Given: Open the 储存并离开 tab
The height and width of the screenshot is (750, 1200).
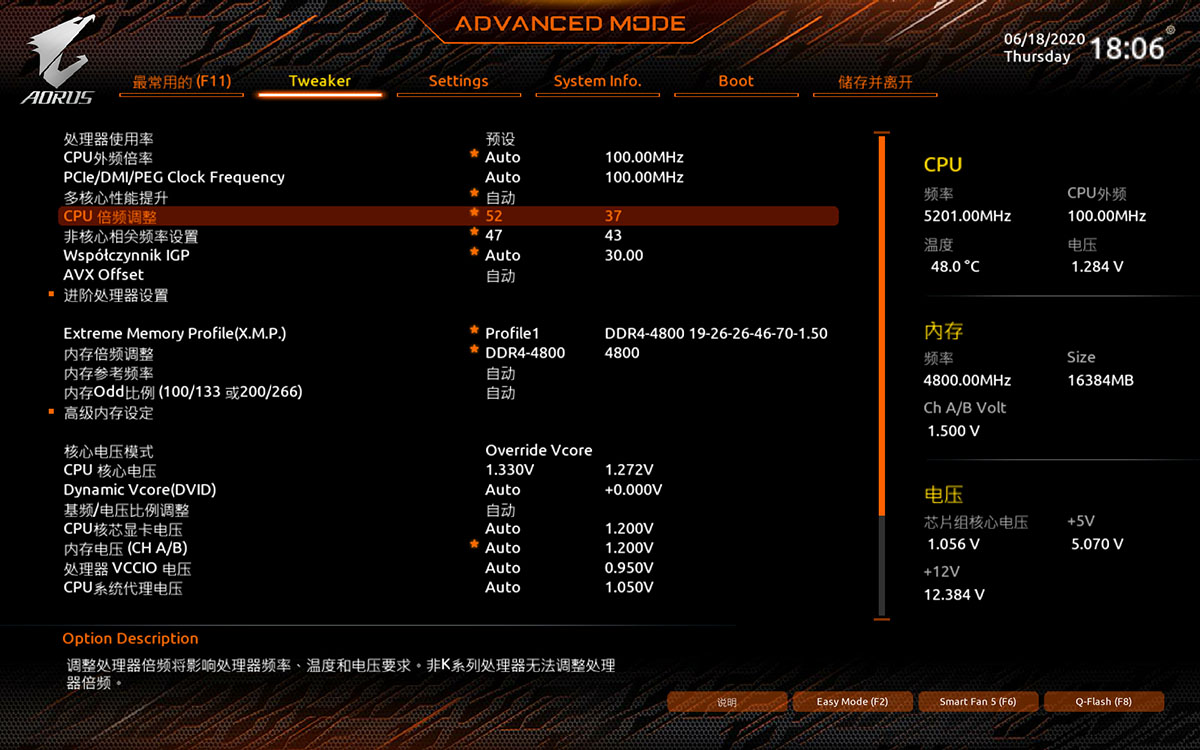Looking at the screenshot, I should [x=875, y=82].
